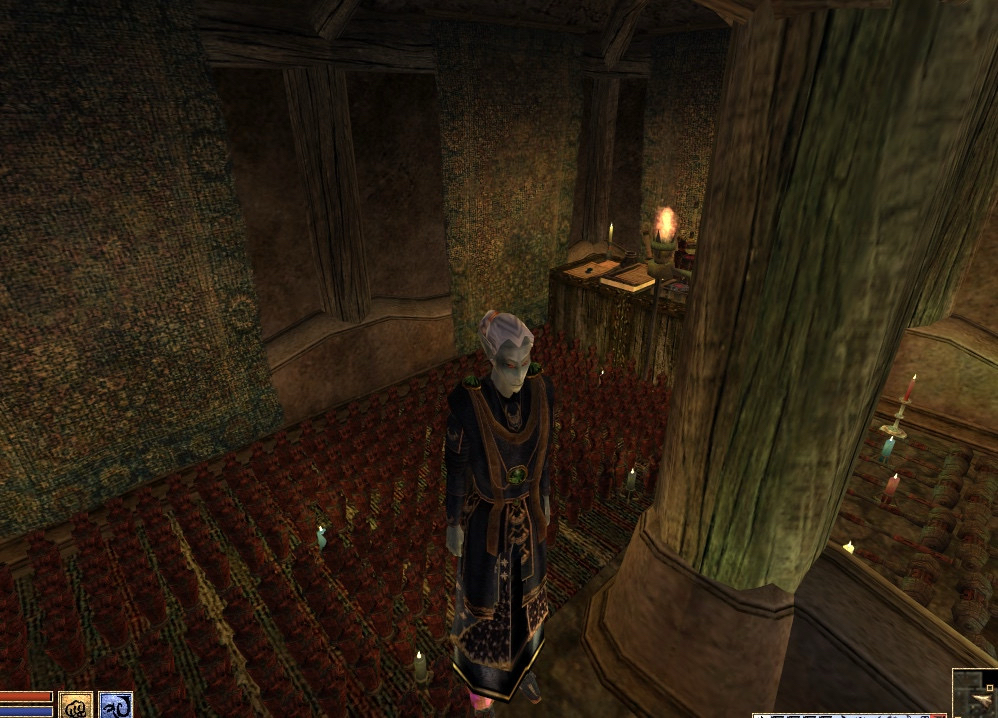Select the blue active spell icon

click(x=115, y=705)
